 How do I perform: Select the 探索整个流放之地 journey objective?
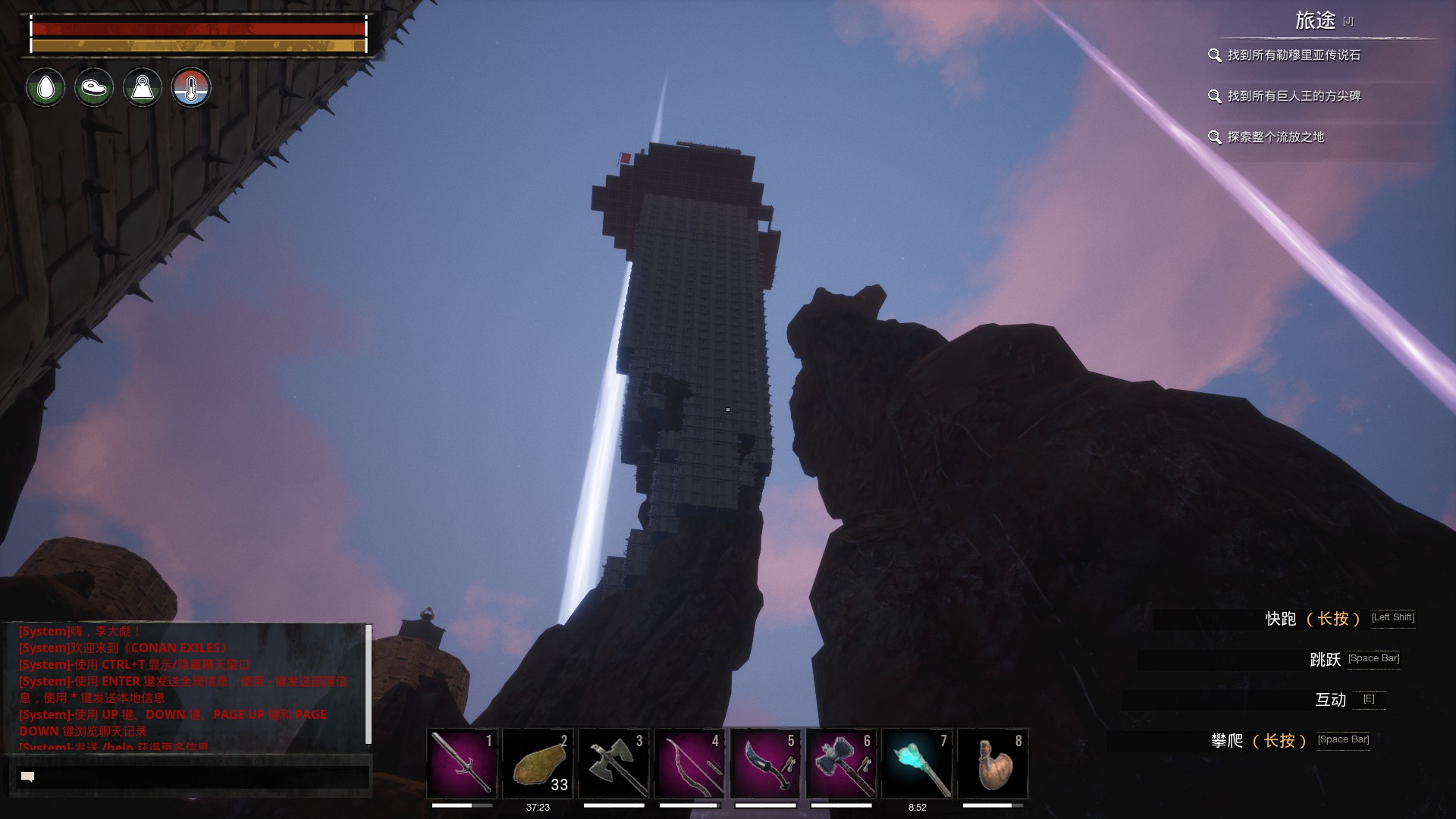tap(1275, 137)
